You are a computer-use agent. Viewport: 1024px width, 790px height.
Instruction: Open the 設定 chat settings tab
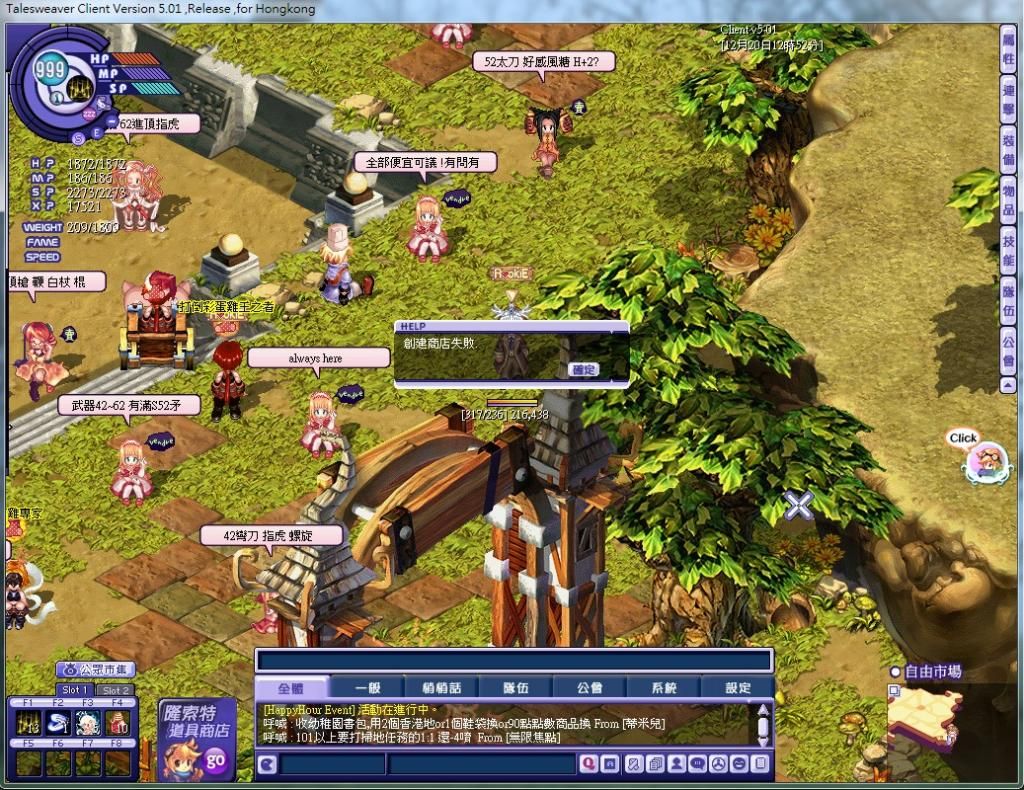(x=738, y=688)
